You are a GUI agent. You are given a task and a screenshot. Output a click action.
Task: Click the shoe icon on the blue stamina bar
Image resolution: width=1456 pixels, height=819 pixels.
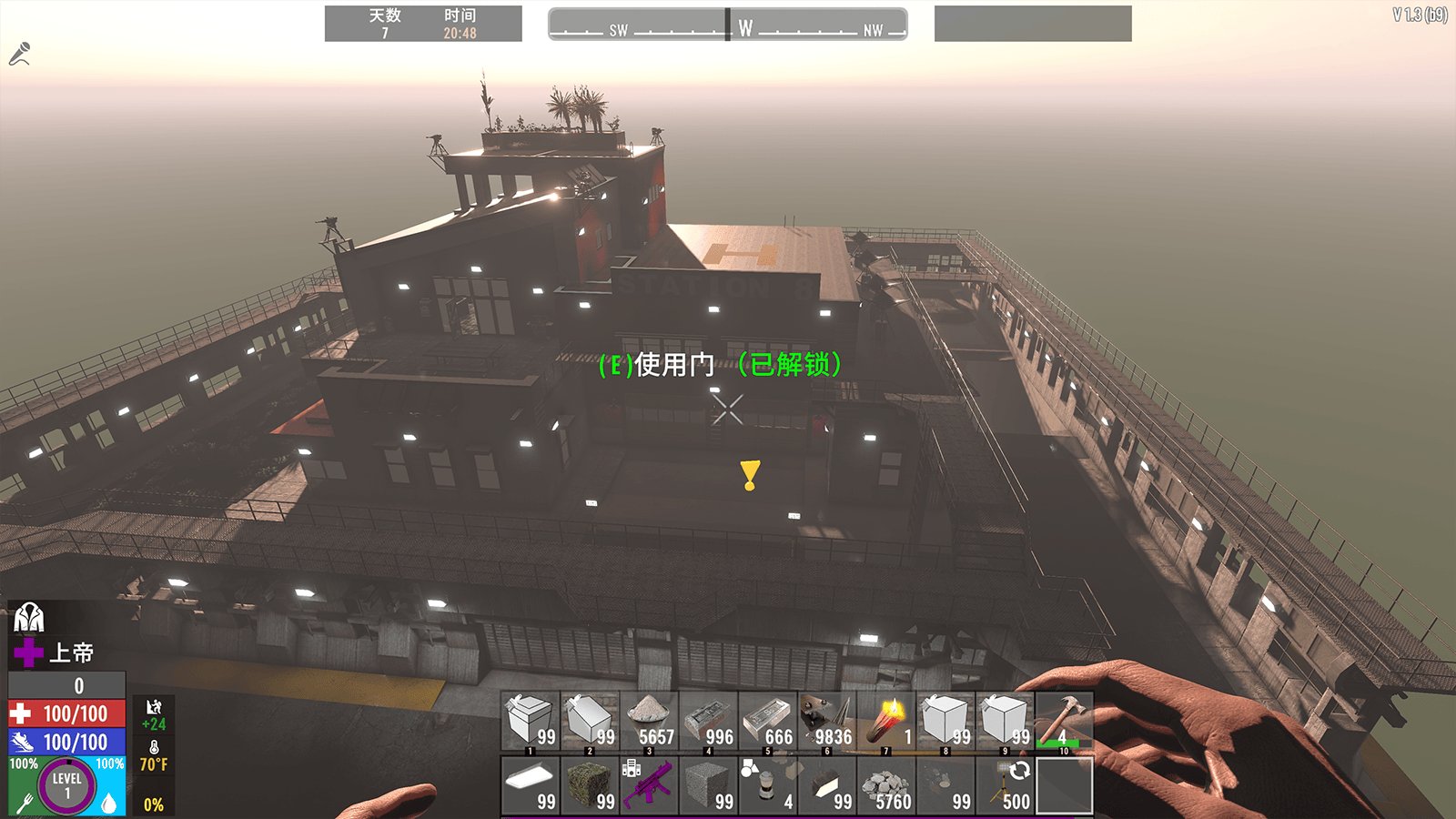pyautogui.click(x=21, y=741)
